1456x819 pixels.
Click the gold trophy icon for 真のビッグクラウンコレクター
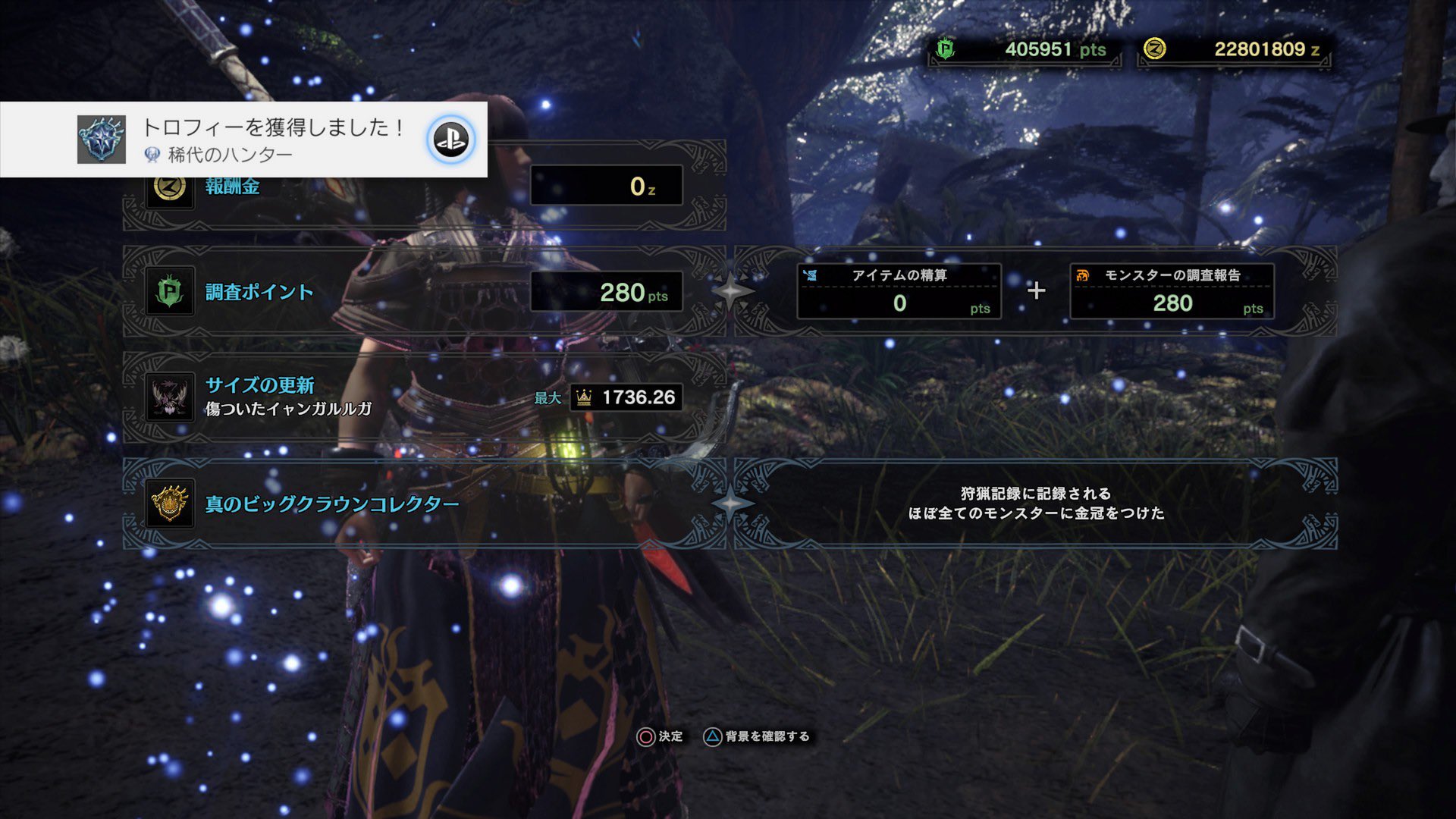(x=170, y=502)
